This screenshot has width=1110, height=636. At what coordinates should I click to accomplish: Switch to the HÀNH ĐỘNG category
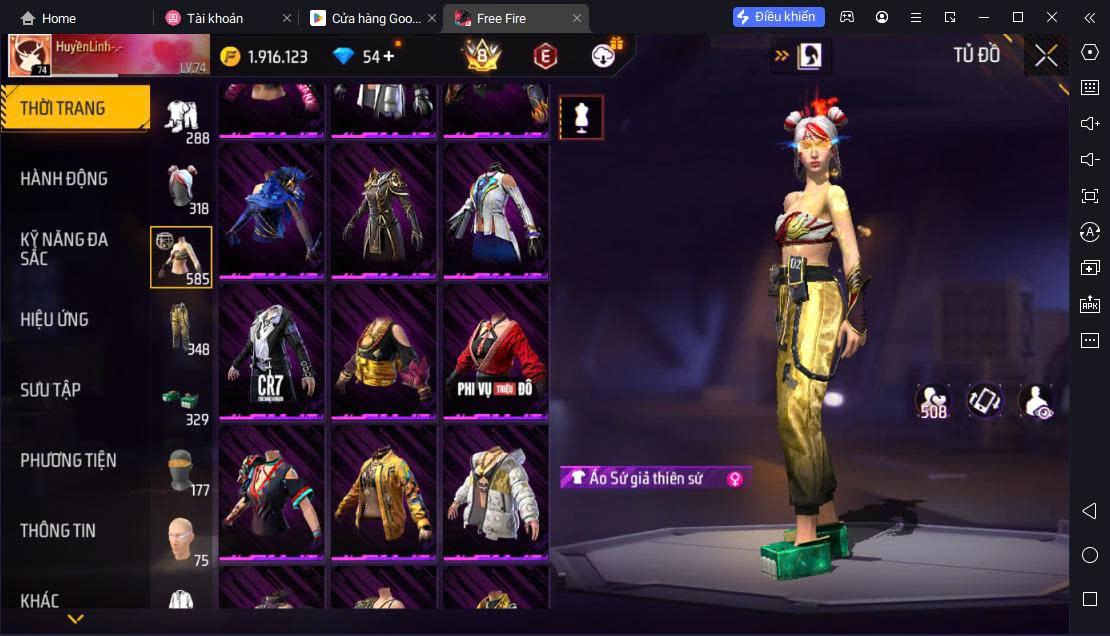[65, 179]
